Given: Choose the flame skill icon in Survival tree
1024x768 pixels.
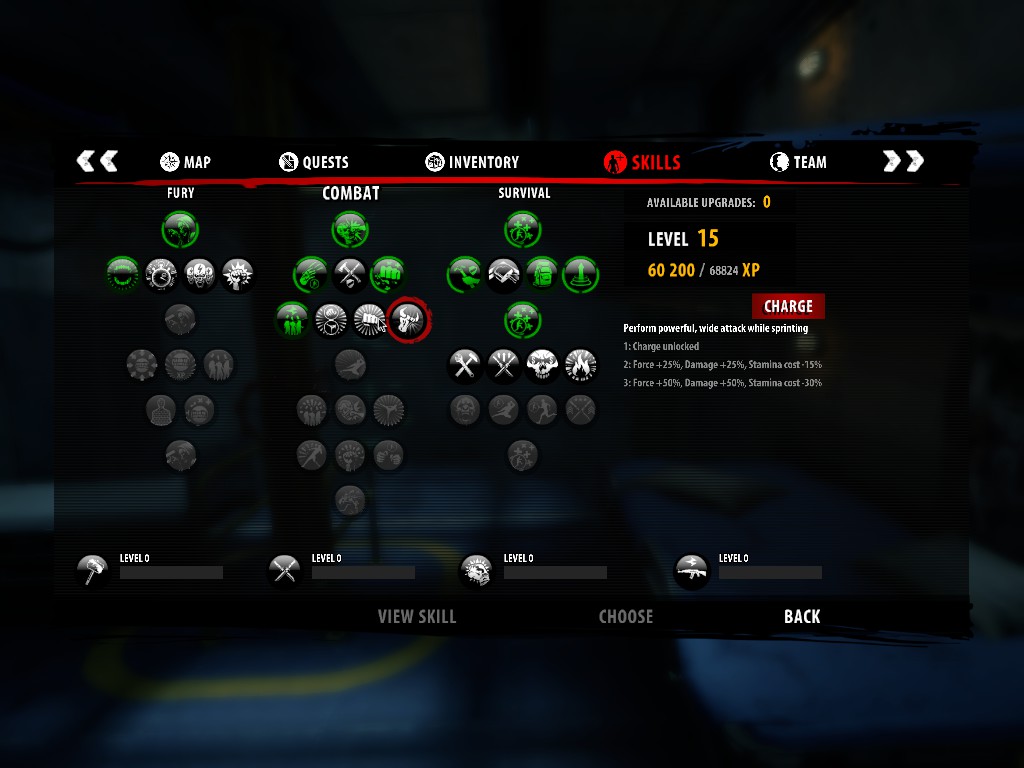Looking at the screenshot, I should coord(580,365).
